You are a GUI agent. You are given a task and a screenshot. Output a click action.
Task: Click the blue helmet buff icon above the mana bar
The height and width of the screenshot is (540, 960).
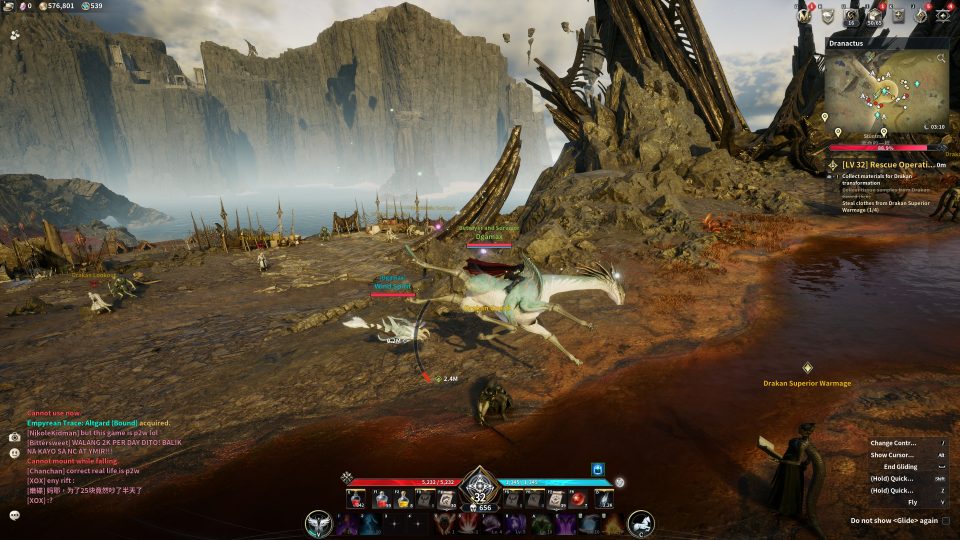click(x=598, y=468)
